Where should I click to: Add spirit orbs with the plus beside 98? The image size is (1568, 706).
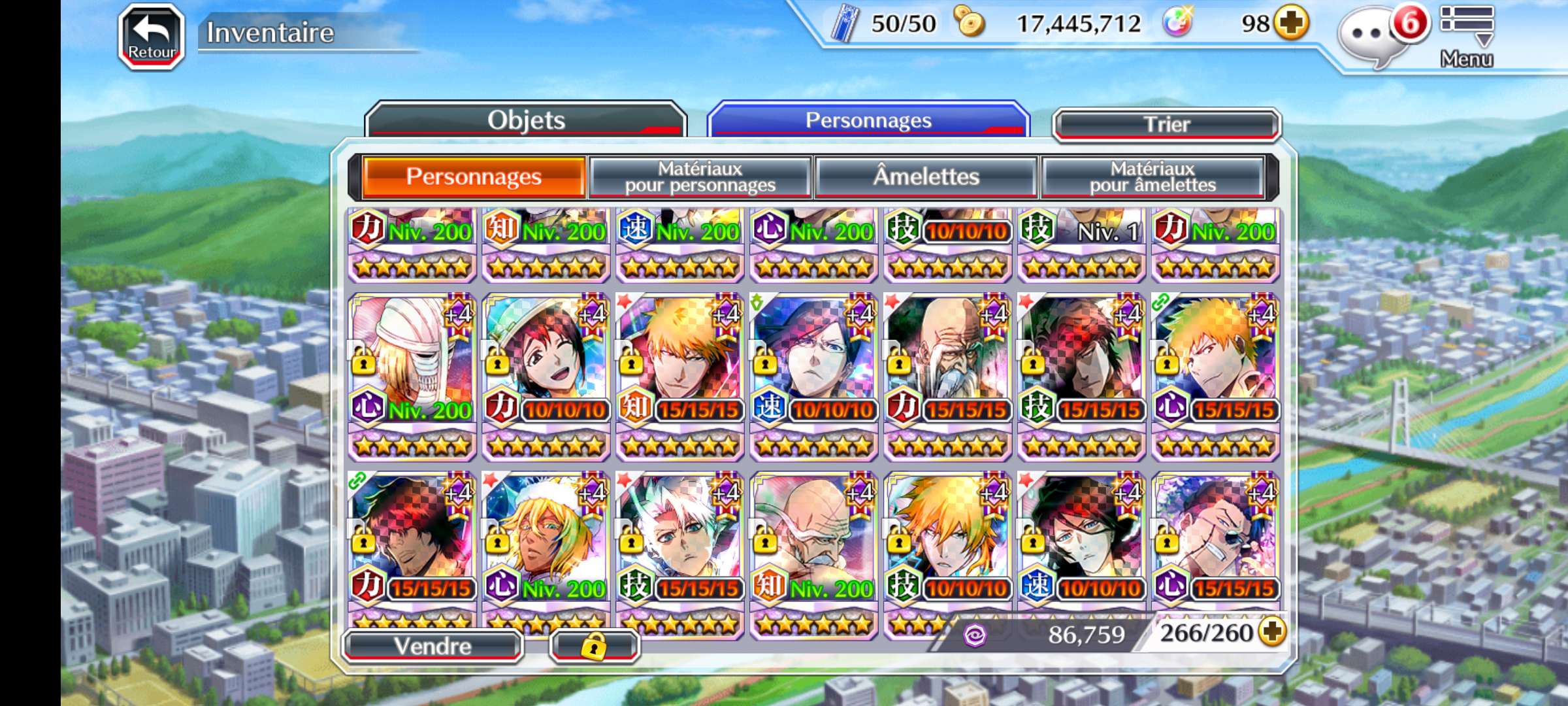[1292, 24]
